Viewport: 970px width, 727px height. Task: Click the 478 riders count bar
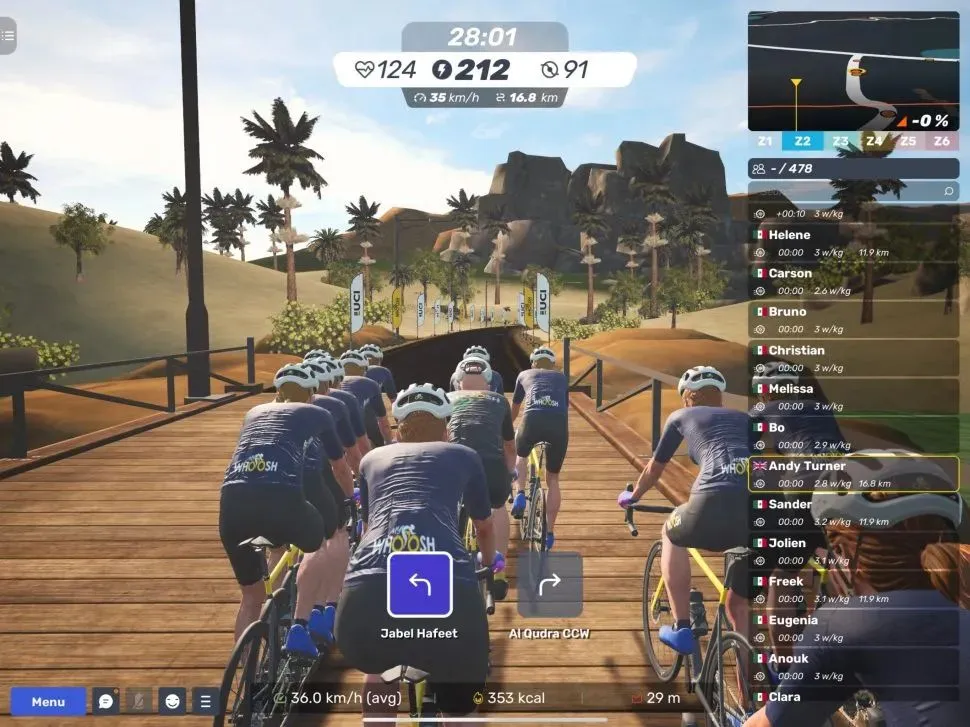point(853,168)
